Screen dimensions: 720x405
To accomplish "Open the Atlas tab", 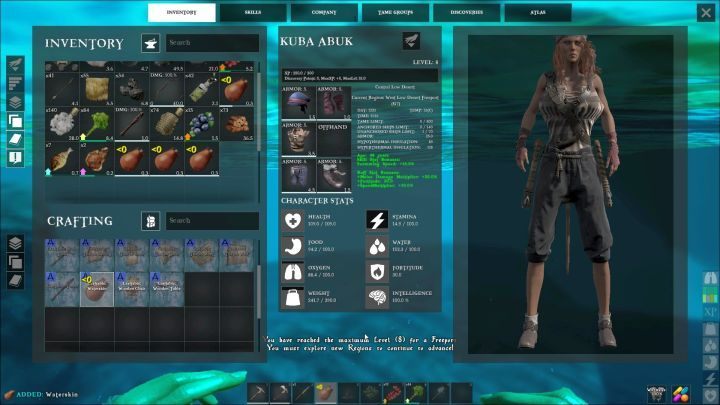I will click(538, 12).
